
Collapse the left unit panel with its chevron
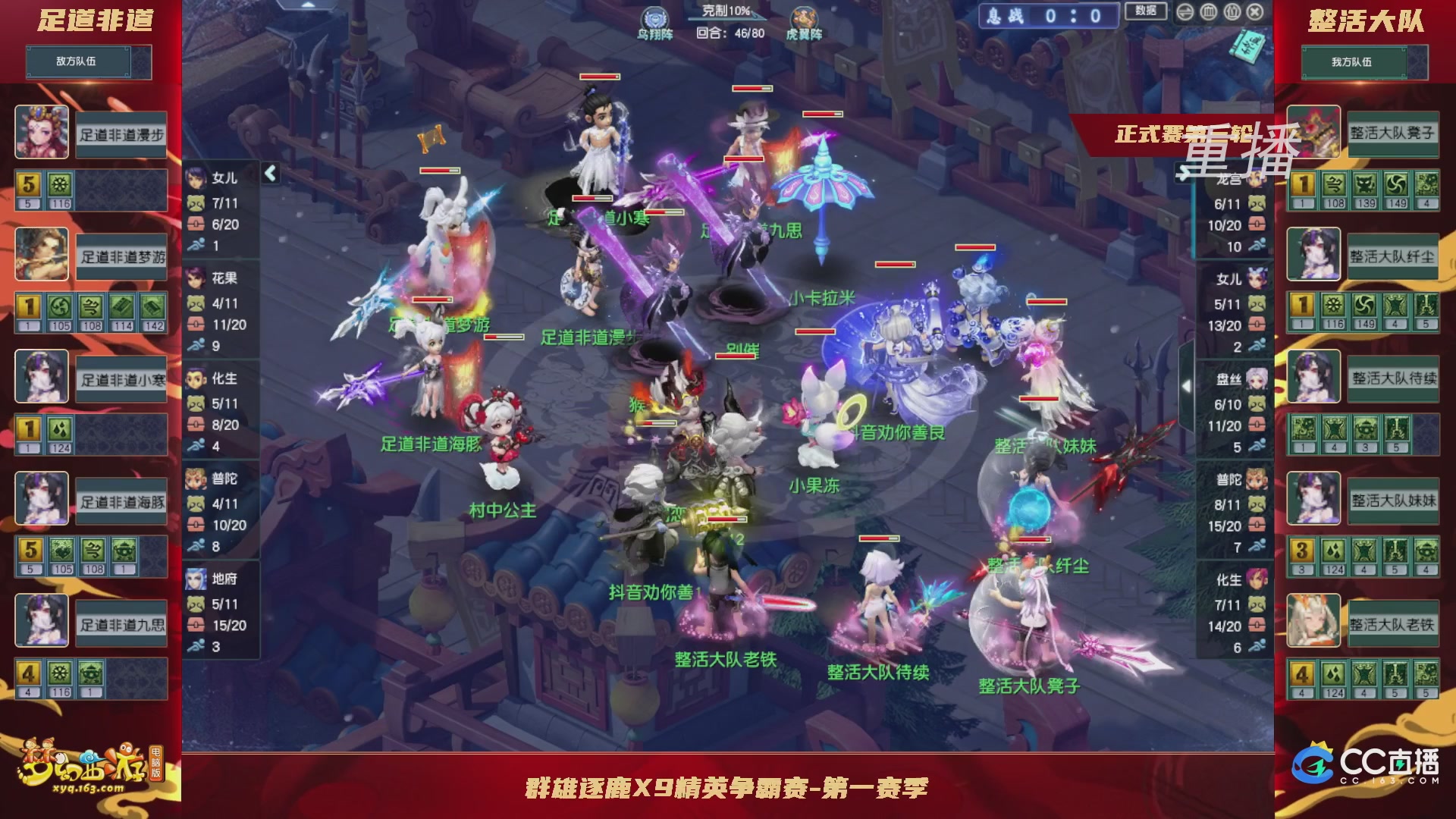(269, 173)
